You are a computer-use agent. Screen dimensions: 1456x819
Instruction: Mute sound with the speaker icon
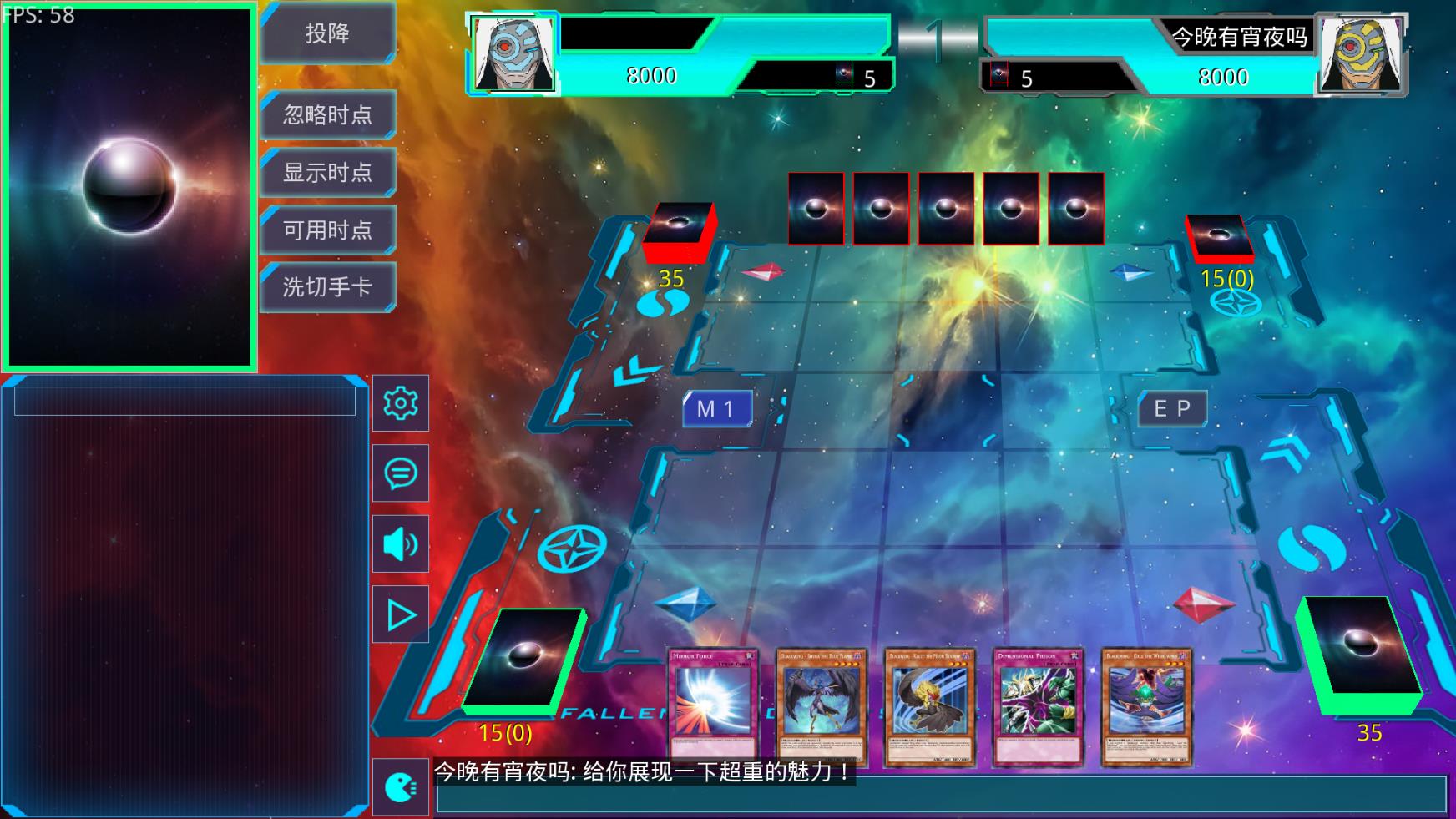[x=400, y=543]
